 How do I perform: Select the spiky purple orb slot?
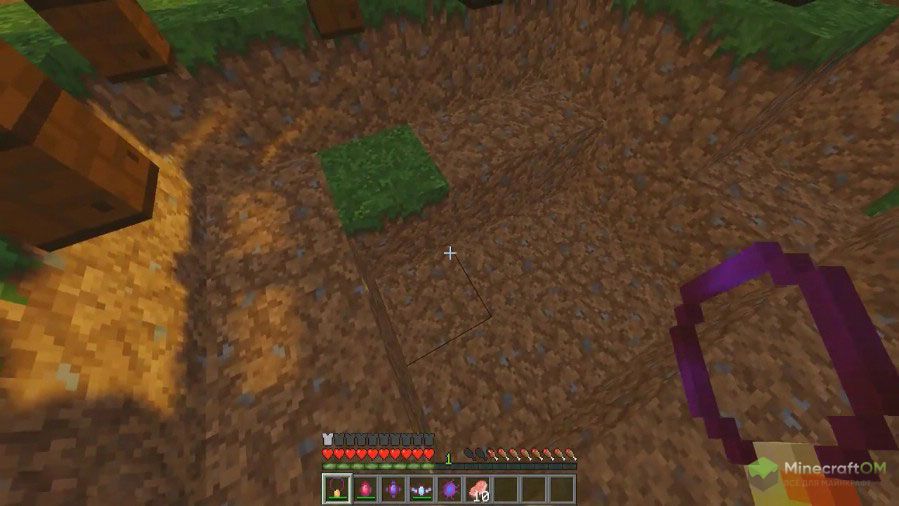(x=449, y=489)
